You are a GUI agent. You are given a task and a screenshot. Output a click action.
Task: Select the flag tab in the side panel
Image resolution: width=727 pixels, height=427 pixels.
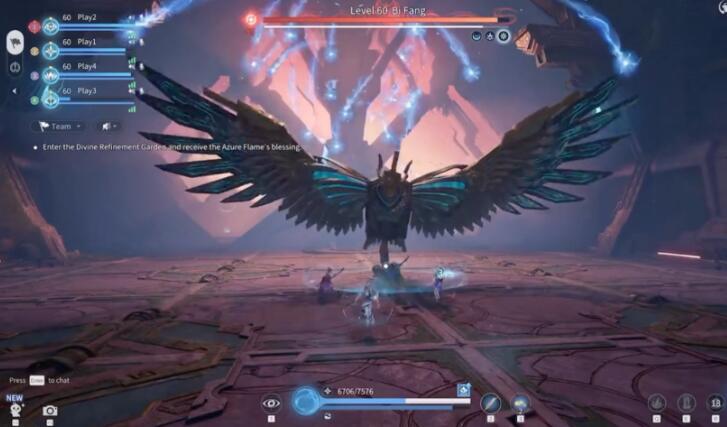coord(16,42)
